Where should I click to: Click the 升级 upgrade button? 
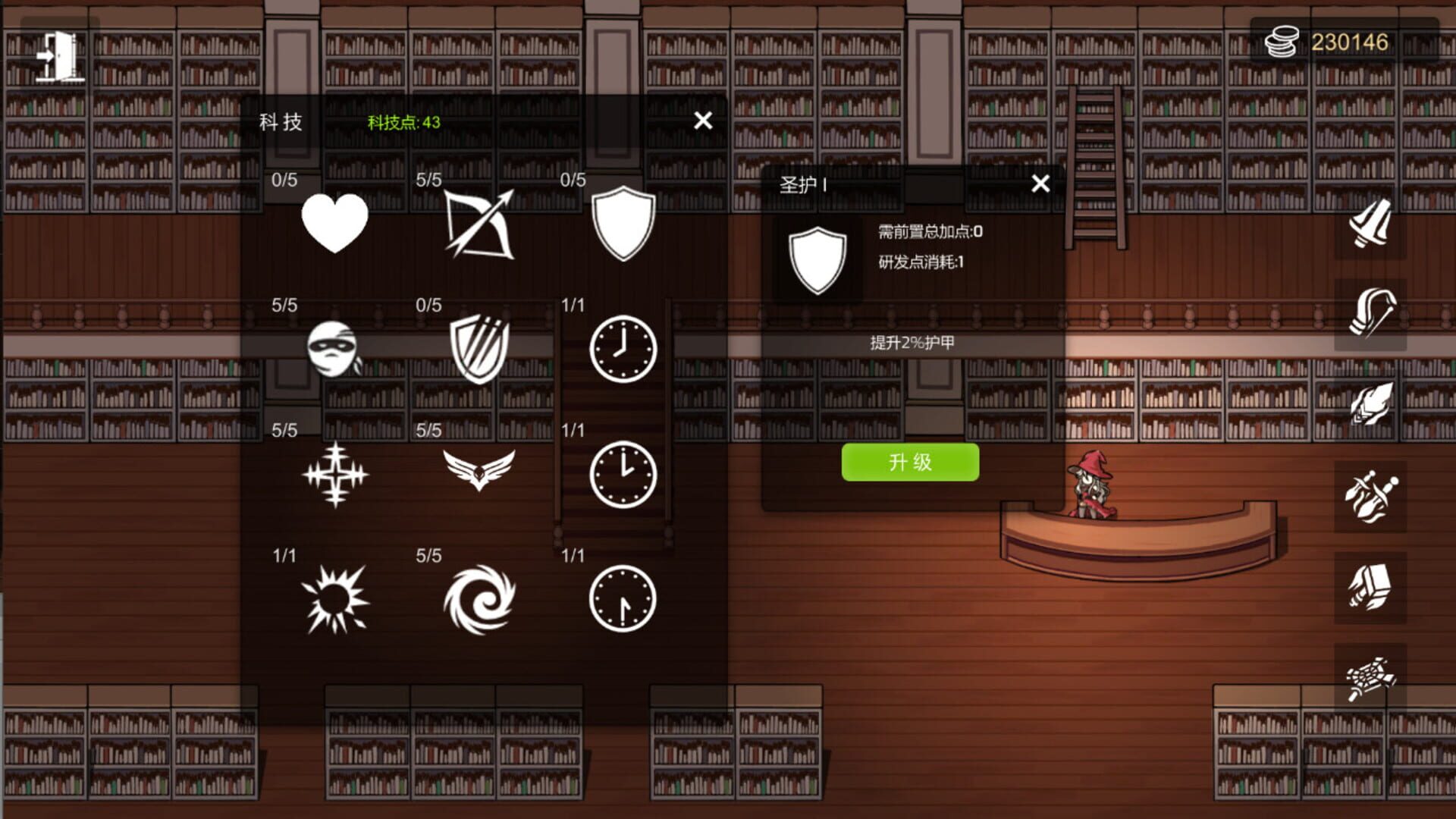910,461
